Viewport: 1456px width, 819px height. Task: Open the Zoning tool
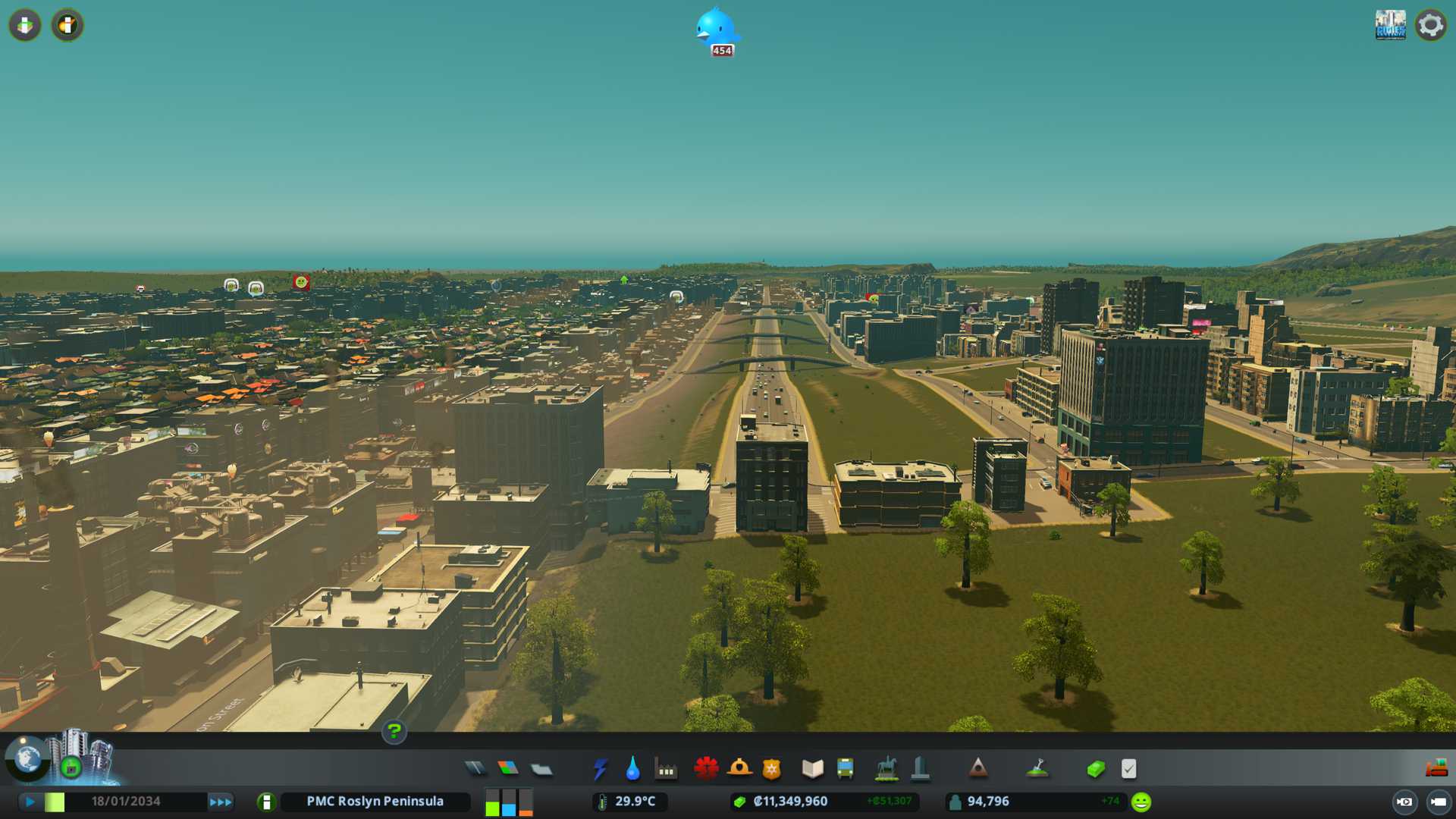[508, 769]
